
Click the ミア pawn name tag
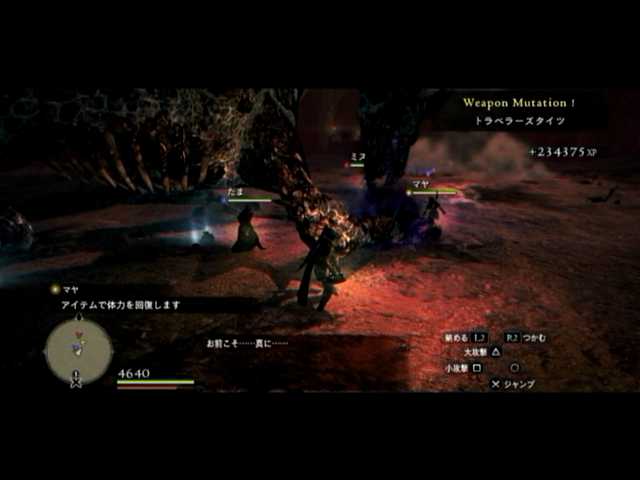pos(357,157)
